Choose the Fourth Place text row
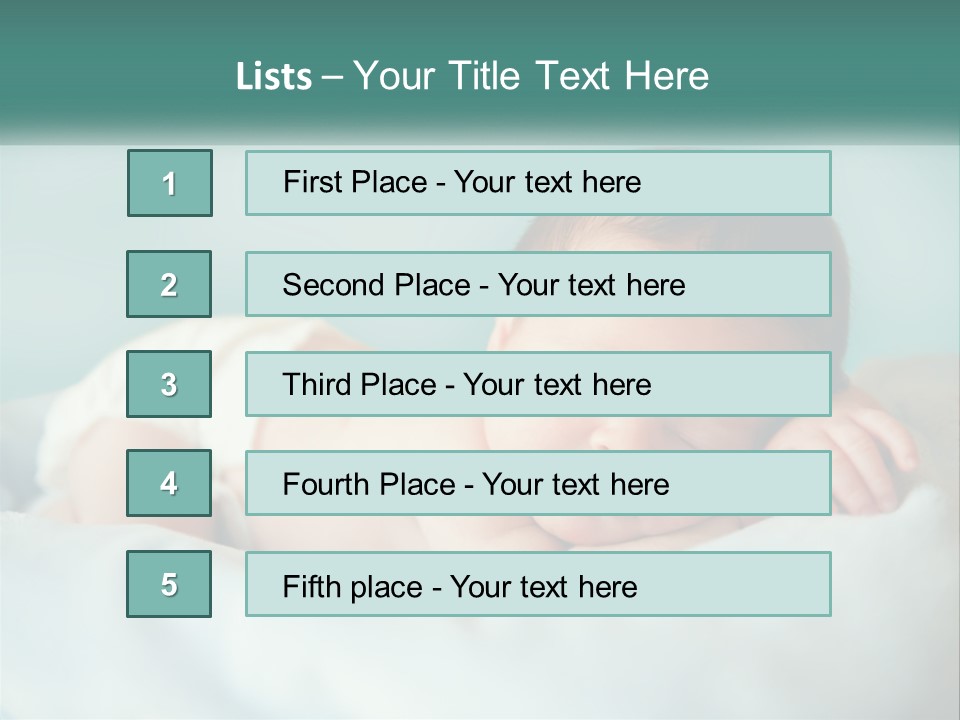The height and width of the screenshot is (720, 960). click(538, 483)
